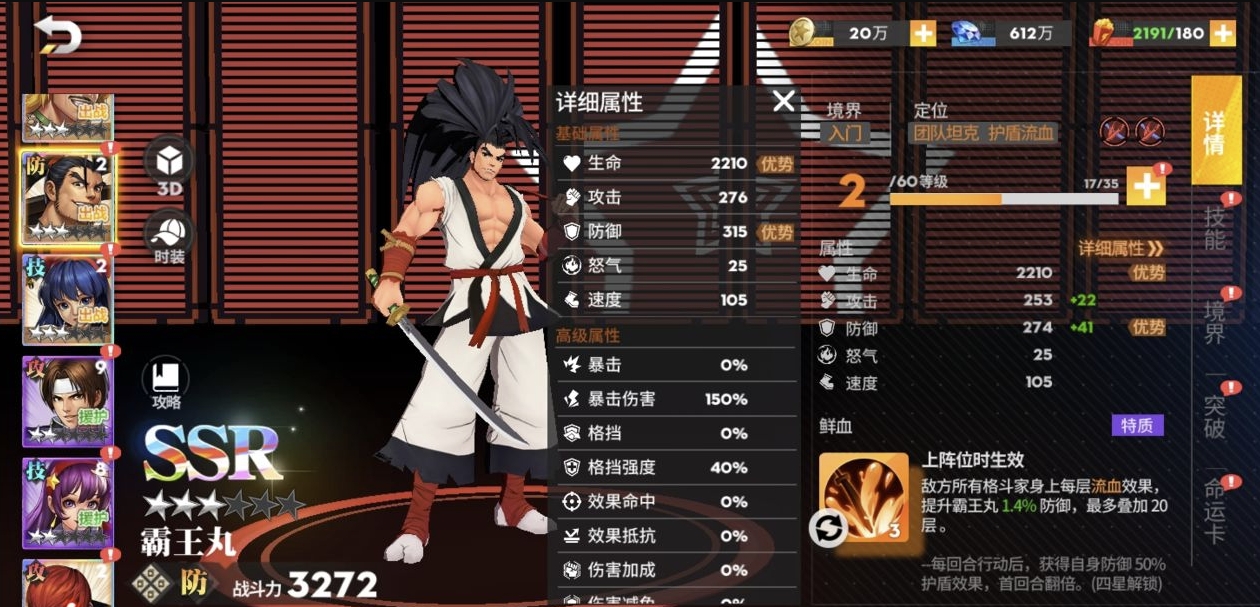Switch to the 境界 realm tab
Image resolution: width=1260 pixels, height=607 pixels.
1214,321
